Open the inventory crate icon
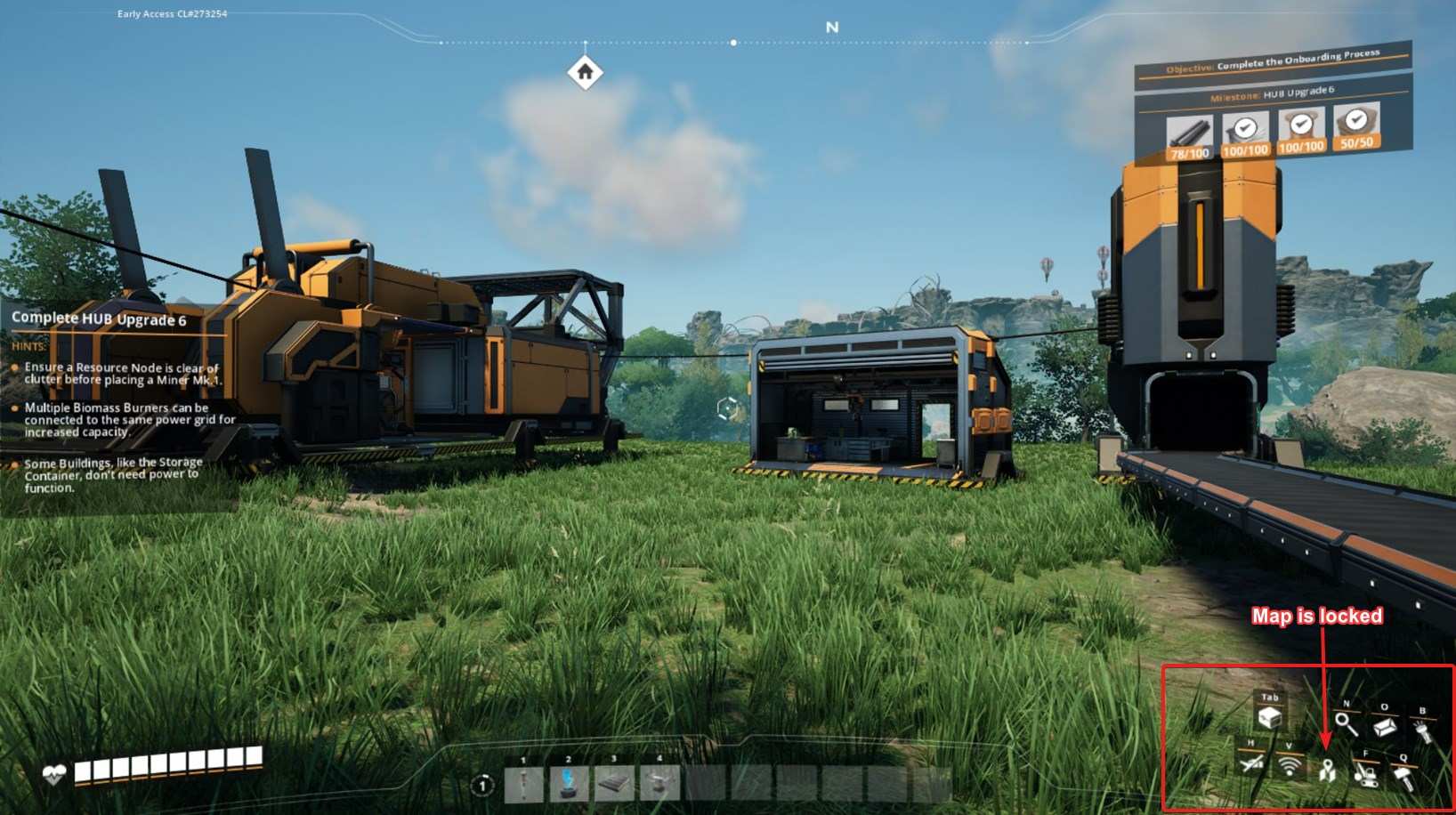Viewport: 1456px width, 815px height. (x=1270, y=717)
